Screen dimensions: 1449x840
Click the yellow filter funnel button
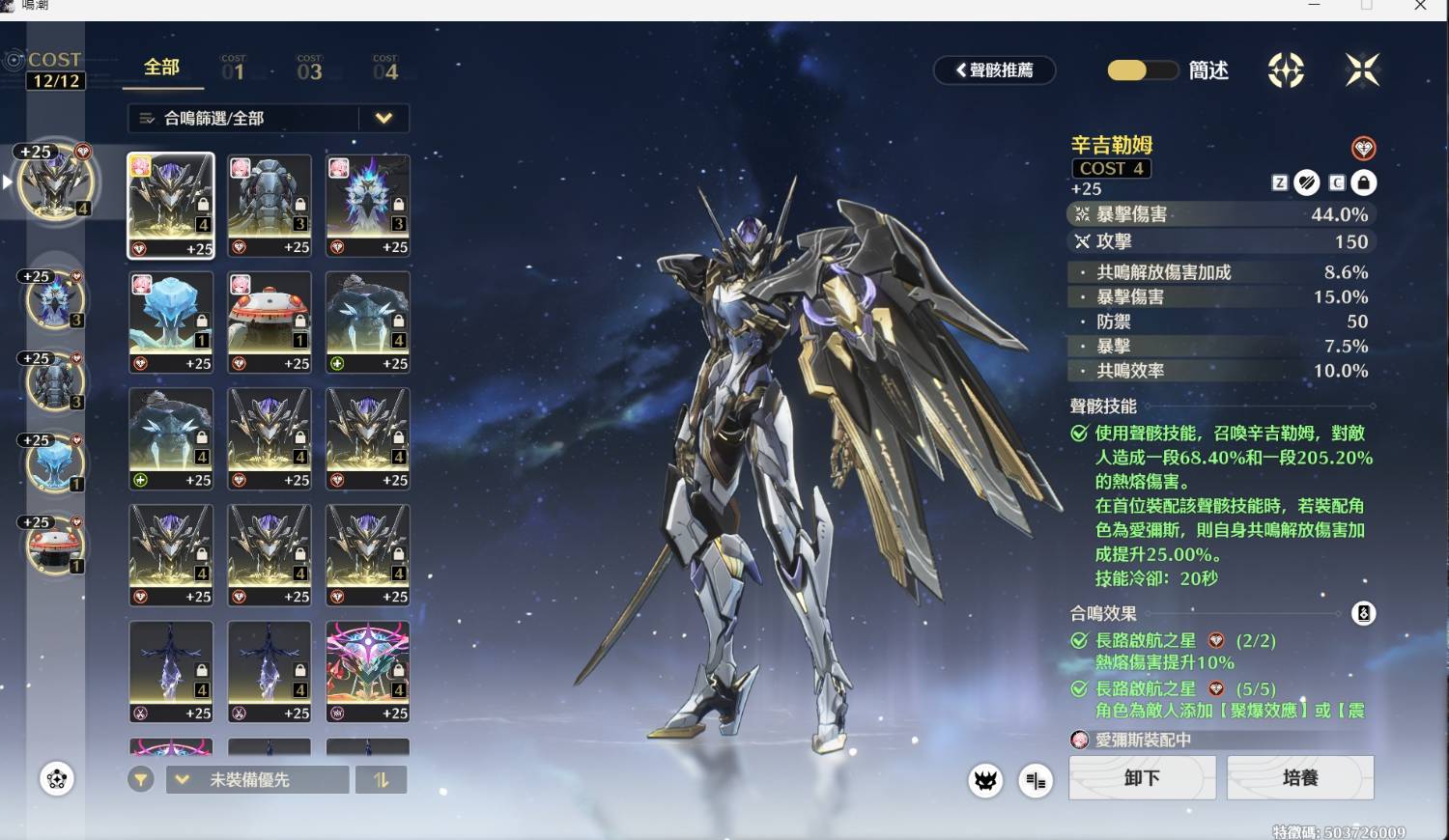141,779
